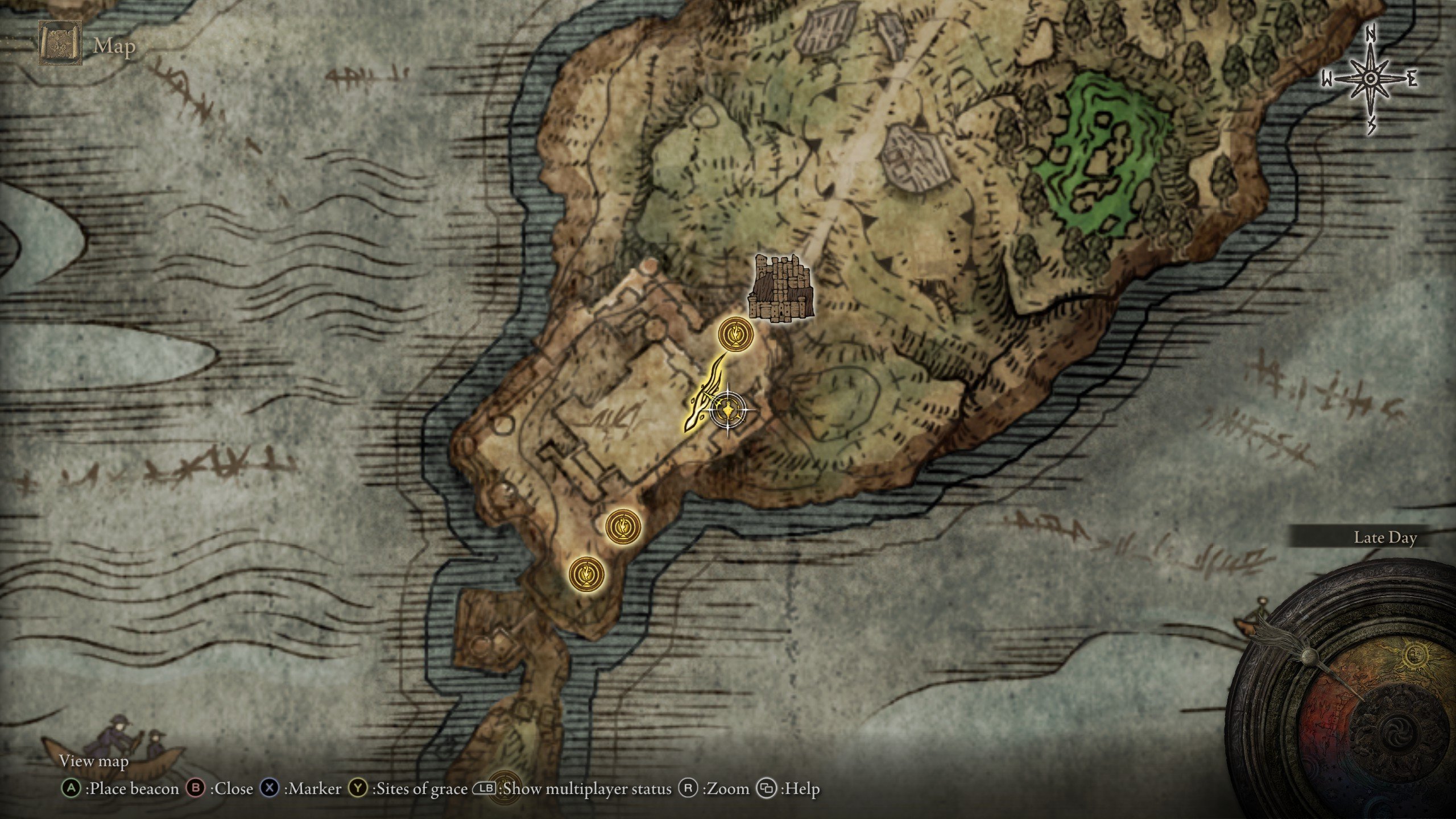This screenshot has width=1456, height=819.
Task: Click the compass rose
Action: pos(1370,80)
